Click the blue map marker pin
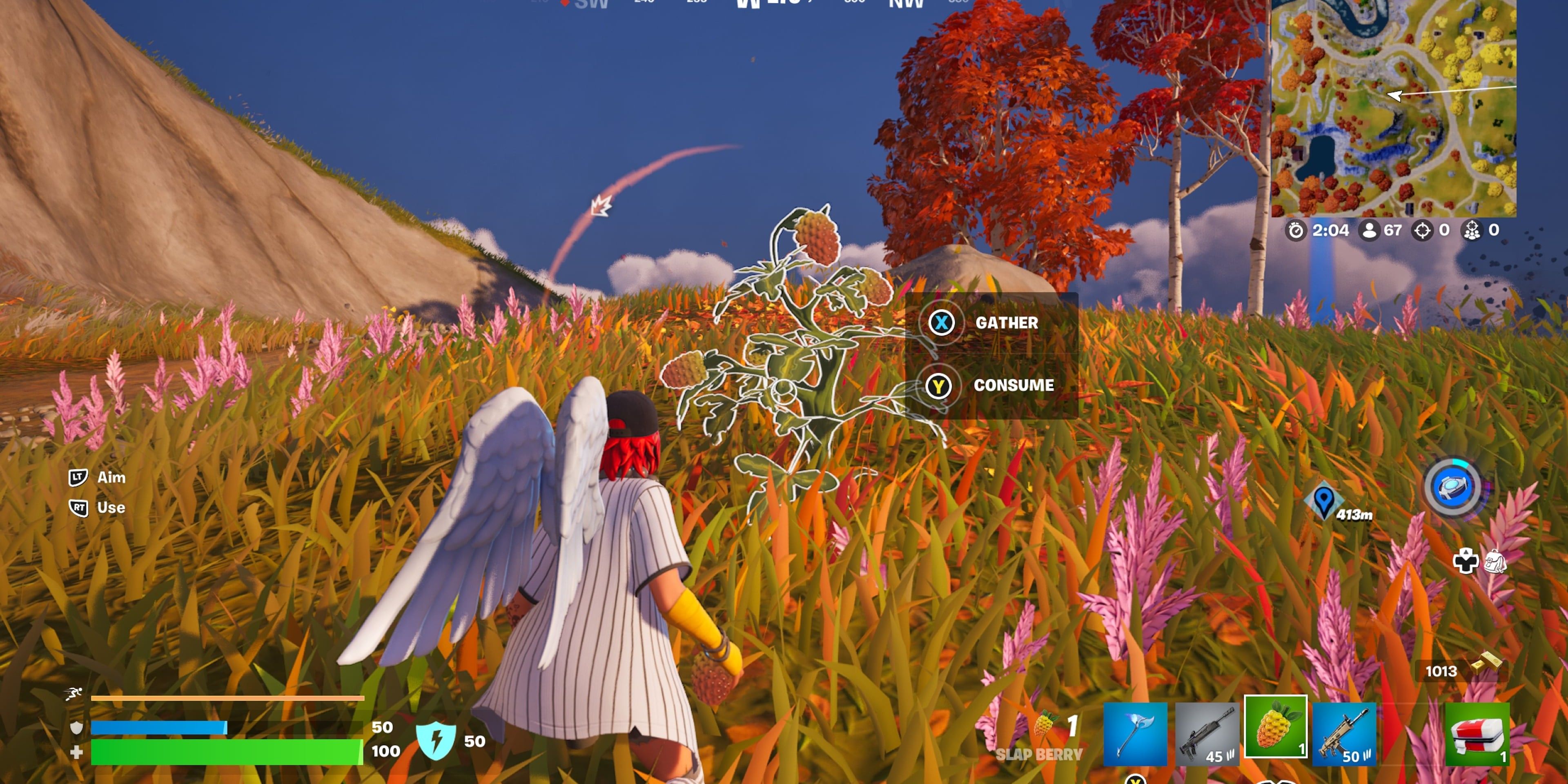 [x=1323, y=500]
